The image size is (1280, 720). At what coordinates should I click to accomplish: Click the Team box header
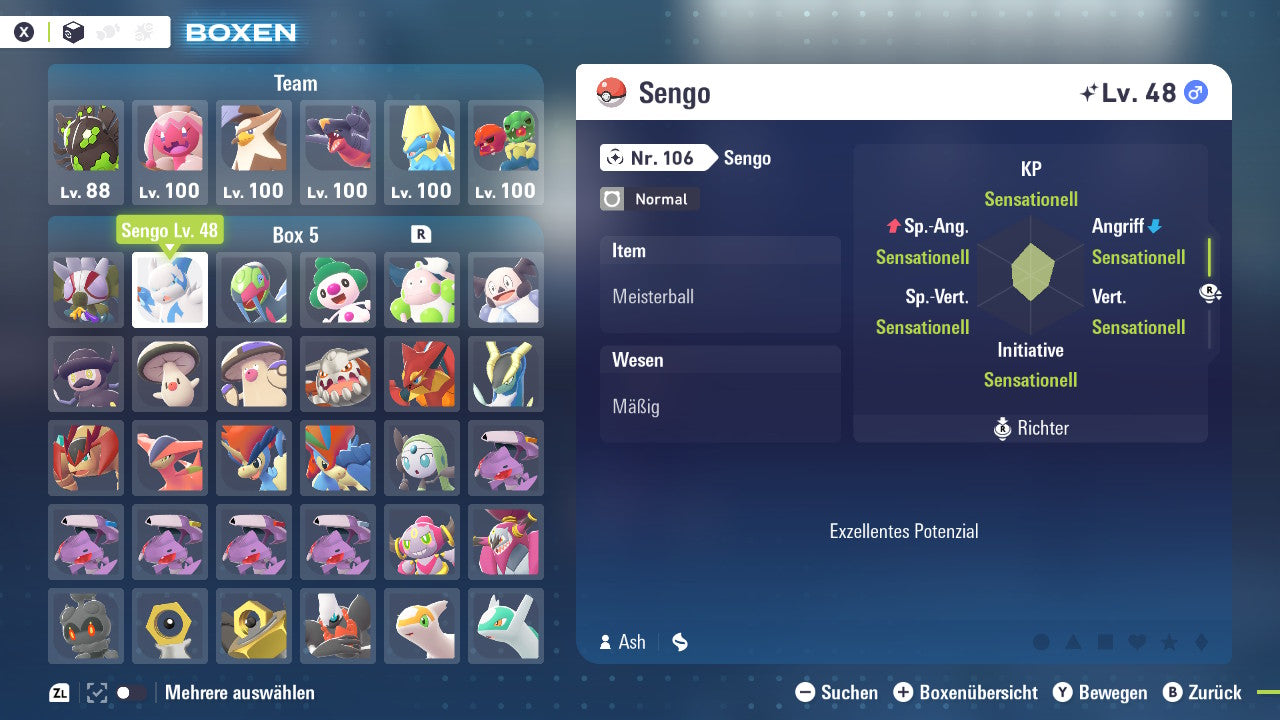coord(295,83)
